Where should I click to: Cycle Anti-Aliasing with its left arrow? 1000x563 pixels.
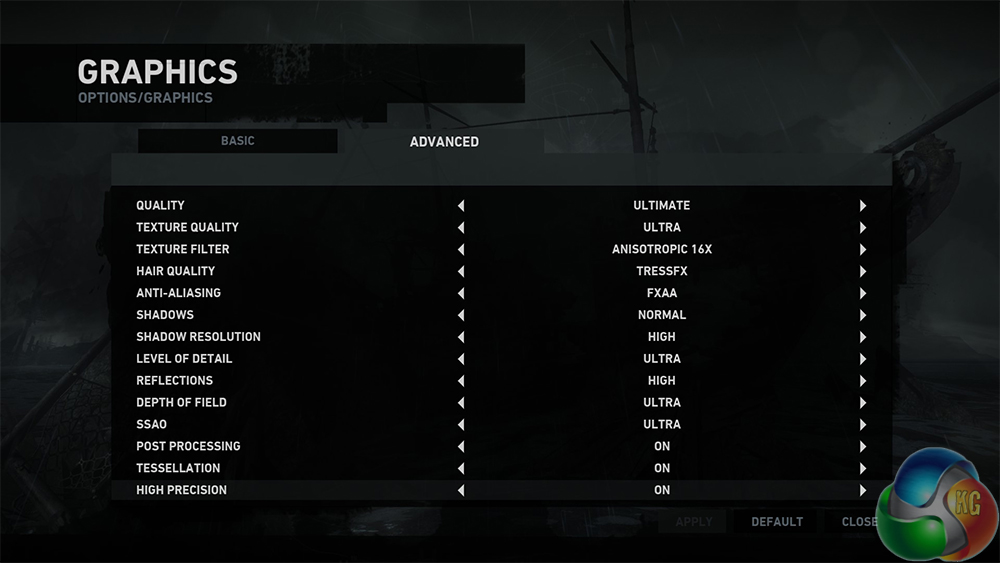461,294
